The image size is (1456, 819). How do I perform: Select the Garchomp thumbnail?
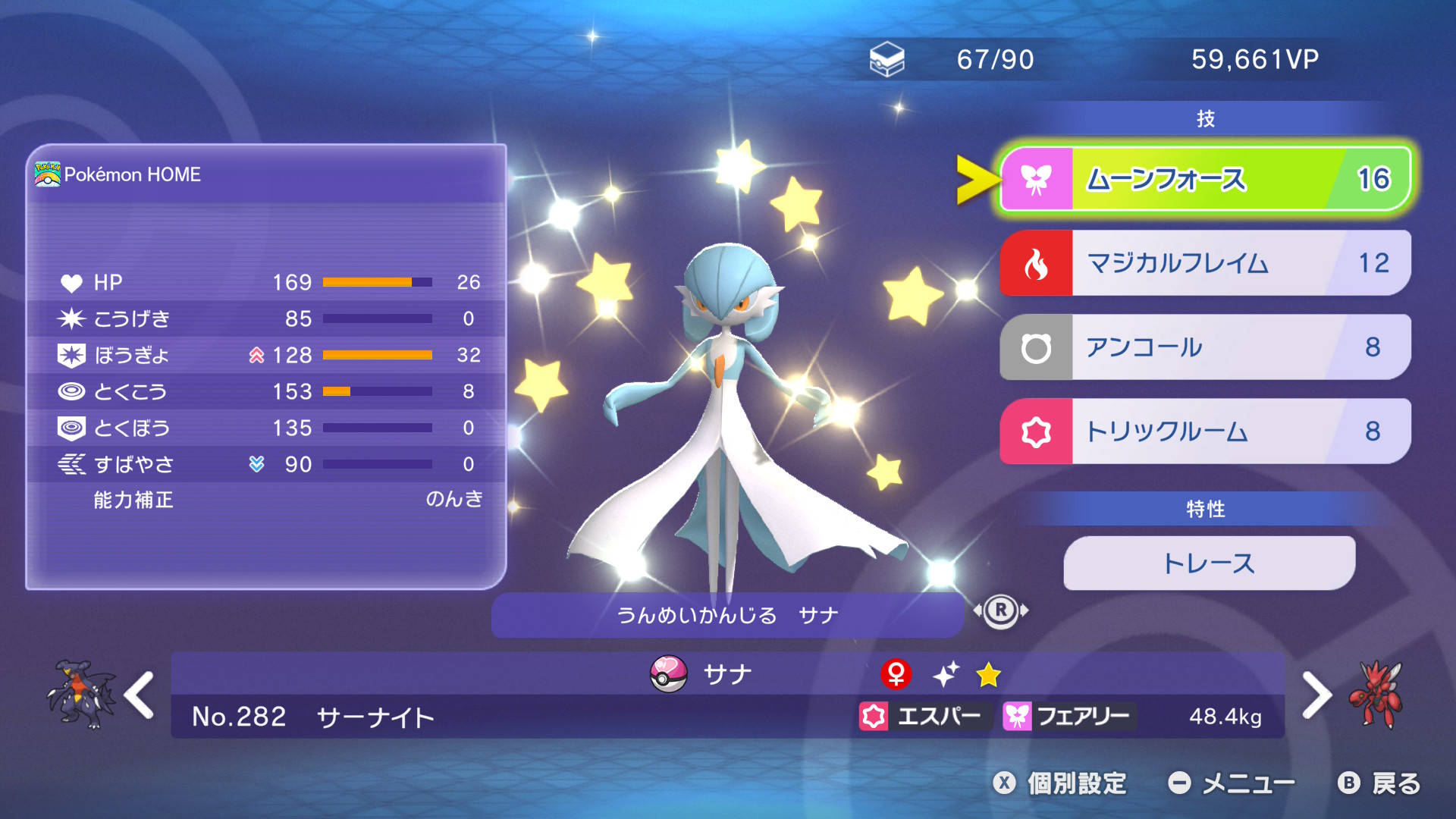[x=80, y=695]
